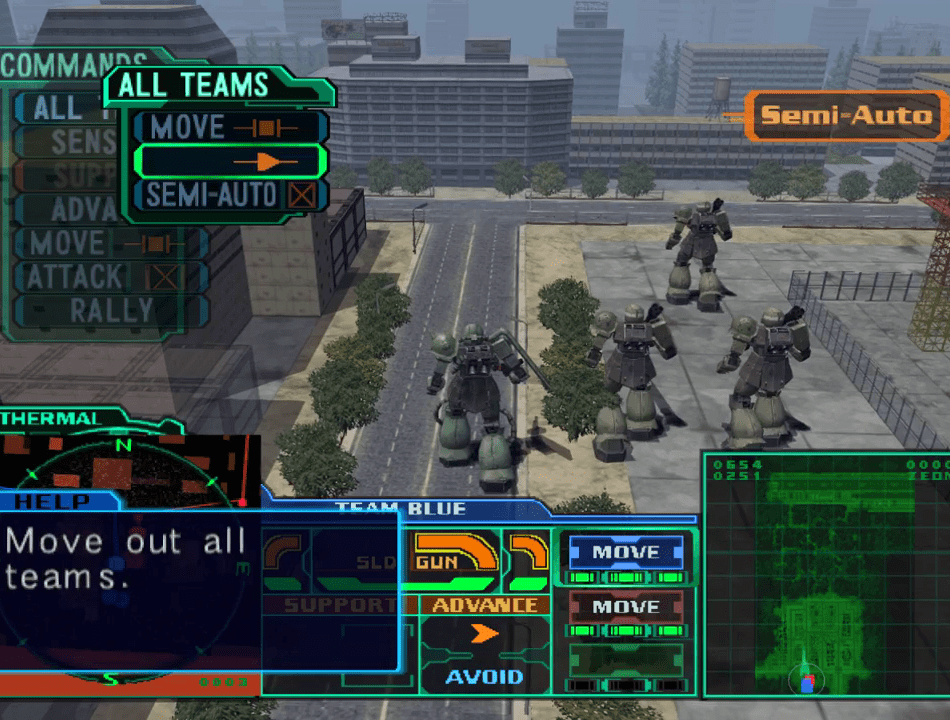
Task: Select the ATTACK command entry
Action: (x=110, y=277)
